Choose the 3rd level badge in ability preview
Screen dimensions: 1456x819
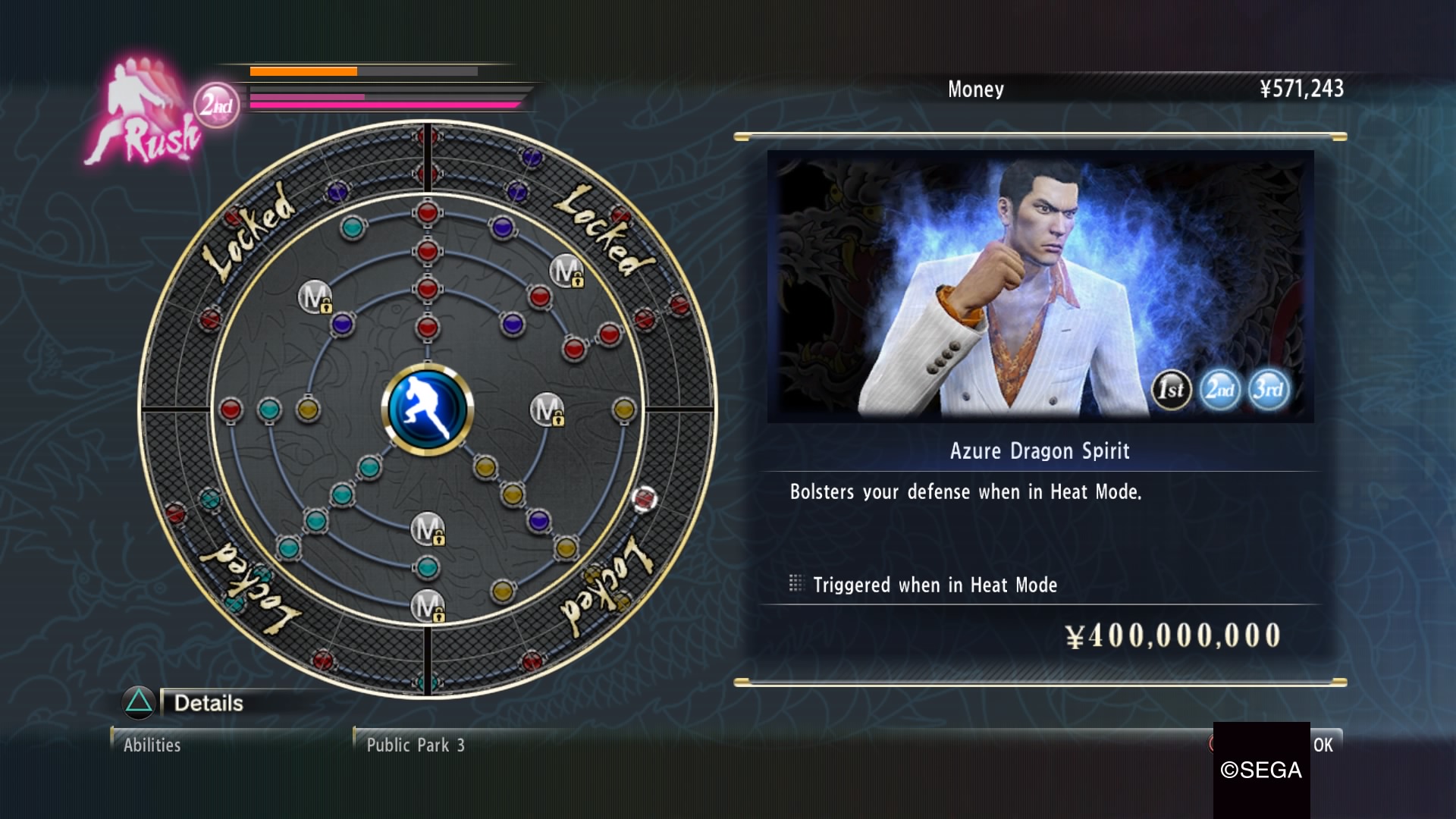(1268, 390)
